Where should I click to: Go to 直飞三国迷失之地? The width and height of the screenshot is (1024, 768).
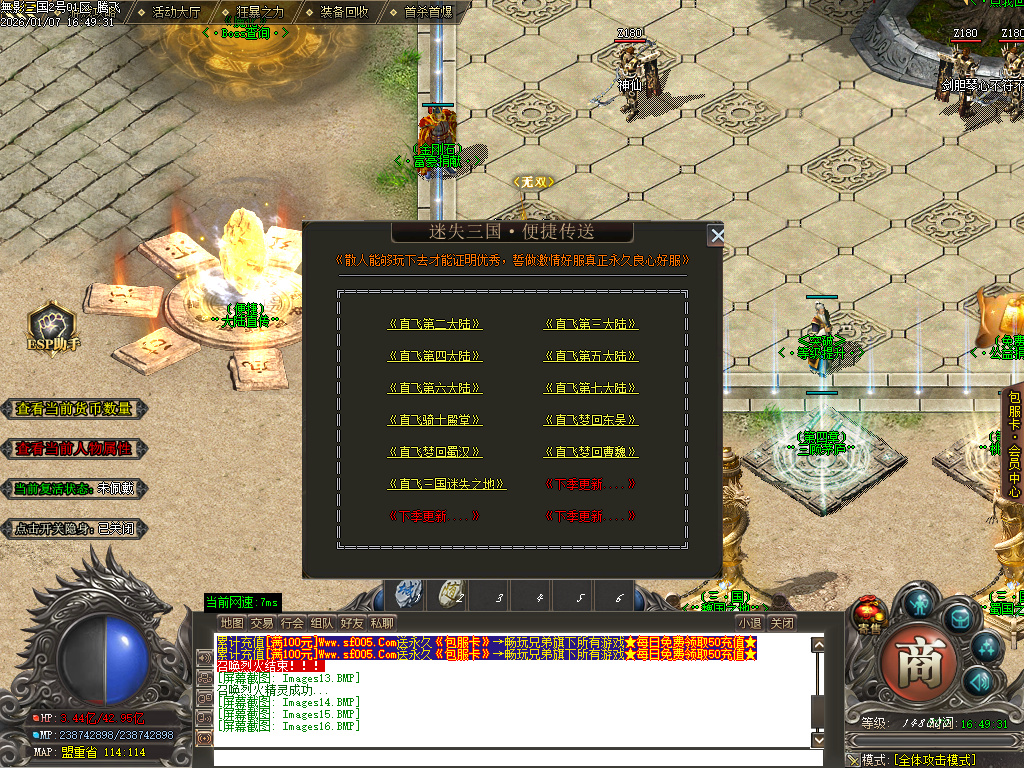[x=446, y=484]
